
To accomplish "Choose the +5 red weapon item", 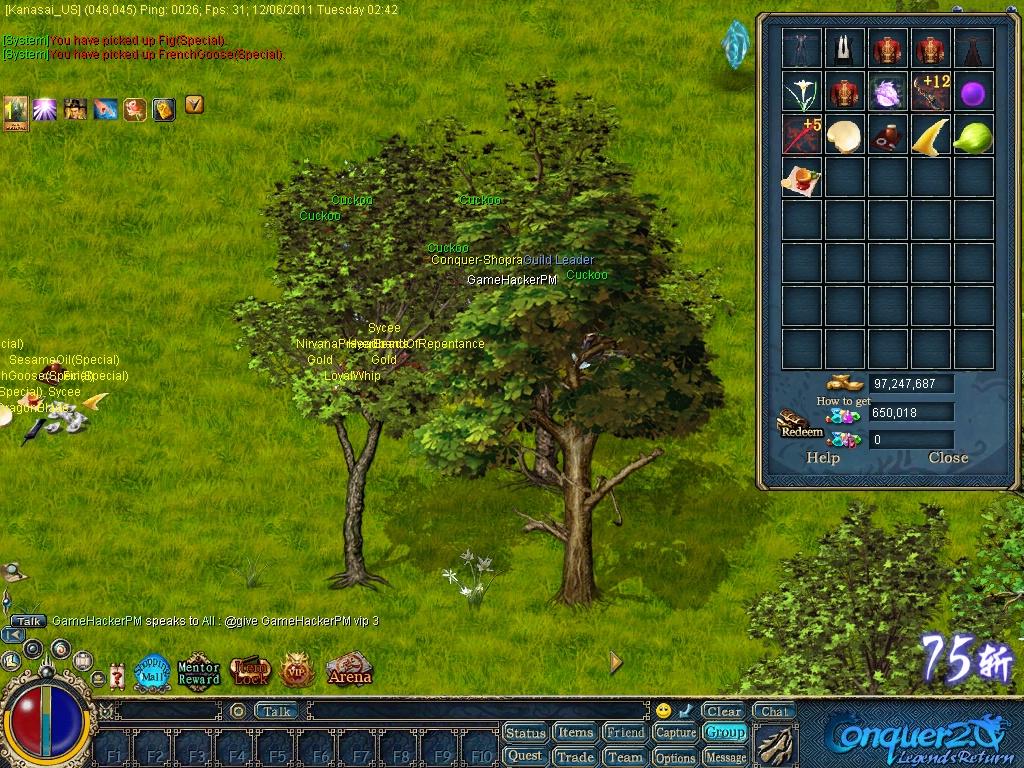I will coord(802,135).
